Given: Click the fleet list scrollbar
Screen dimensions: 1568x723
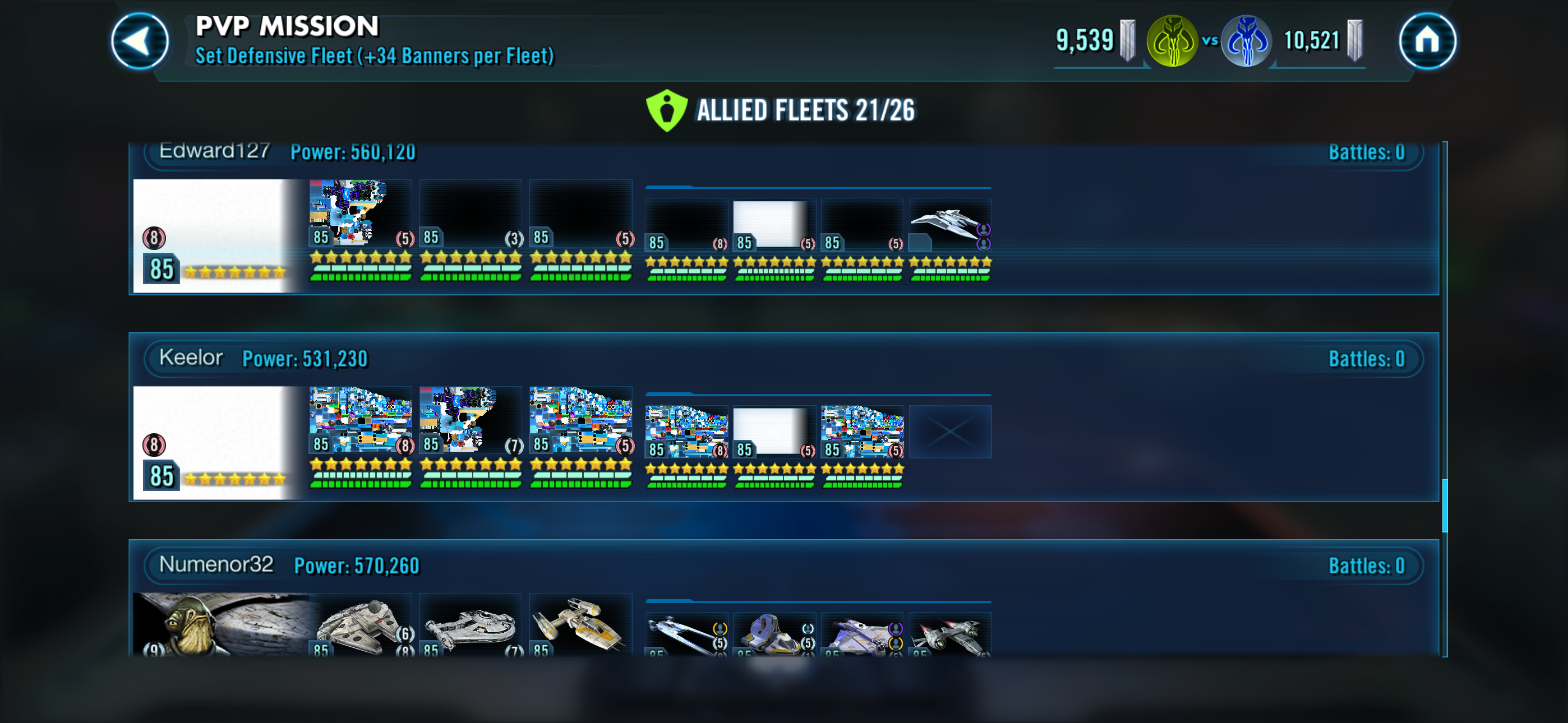Looking at the screenshot, I should point(1445,505).
